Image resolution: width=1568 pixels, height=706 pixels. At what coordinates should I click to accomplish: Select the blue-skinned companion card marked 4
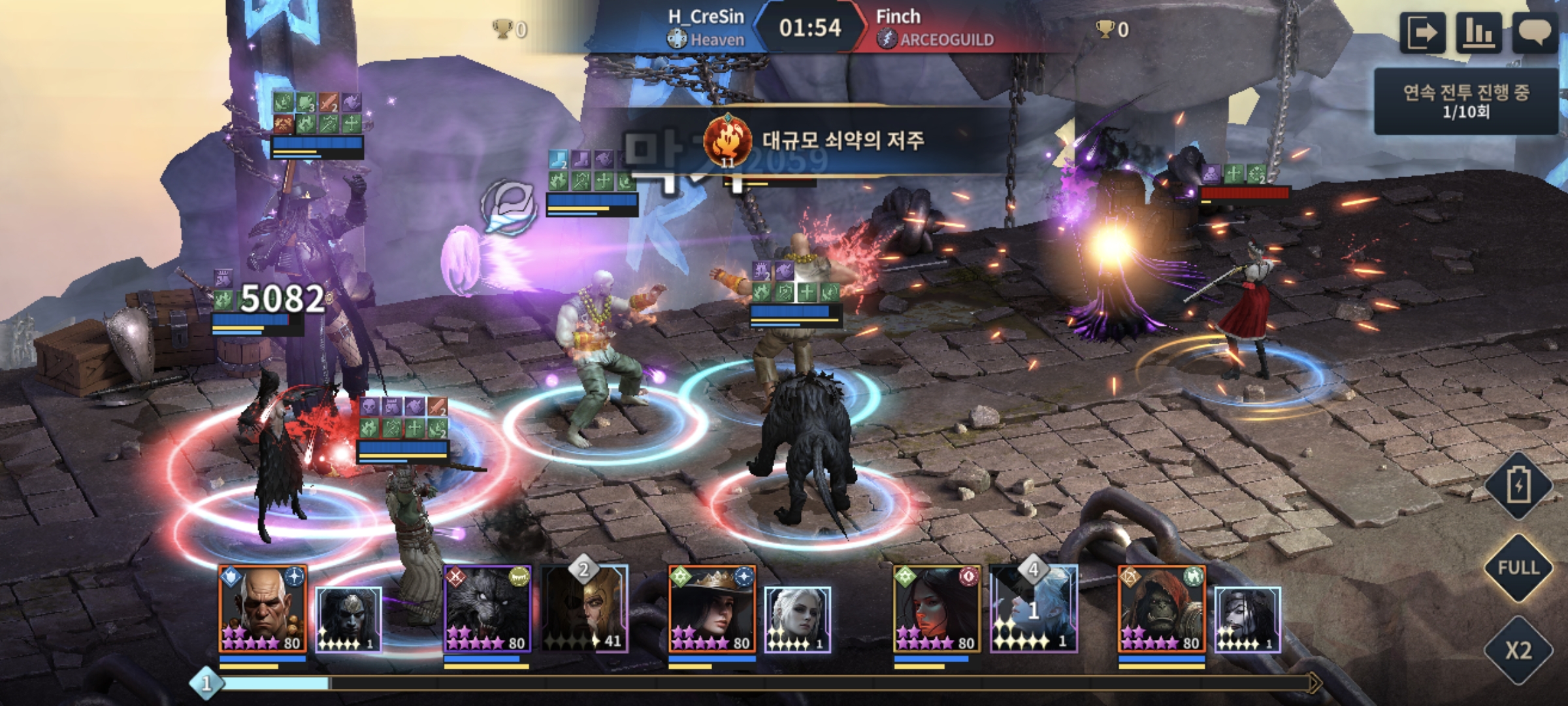pyautogui.click(x=1034, y=609)
